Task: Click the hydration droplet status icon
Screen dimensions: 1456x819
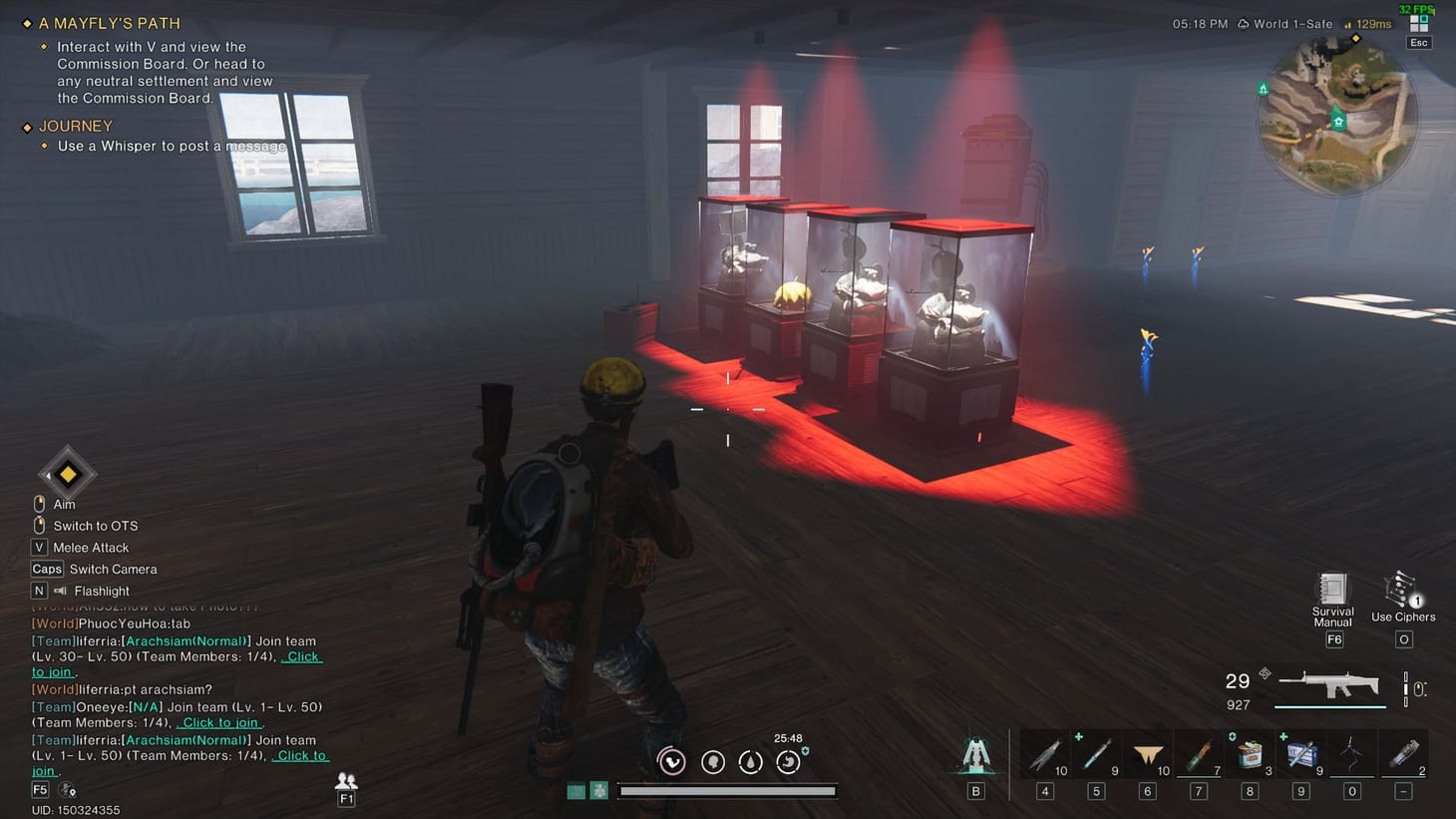Action: [x=750, y=761]
